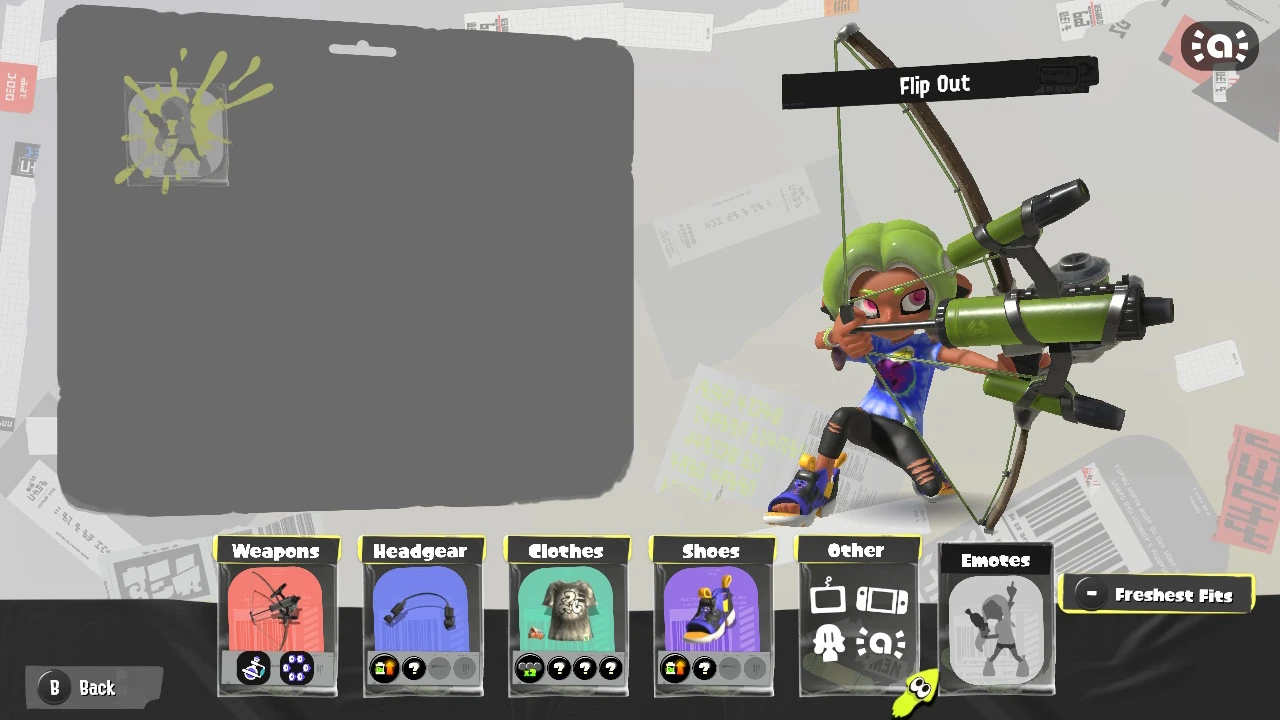Select the unknown ability slot under Shoes
The width and height of the screenshot is (1280, 720).
(704, 668)
